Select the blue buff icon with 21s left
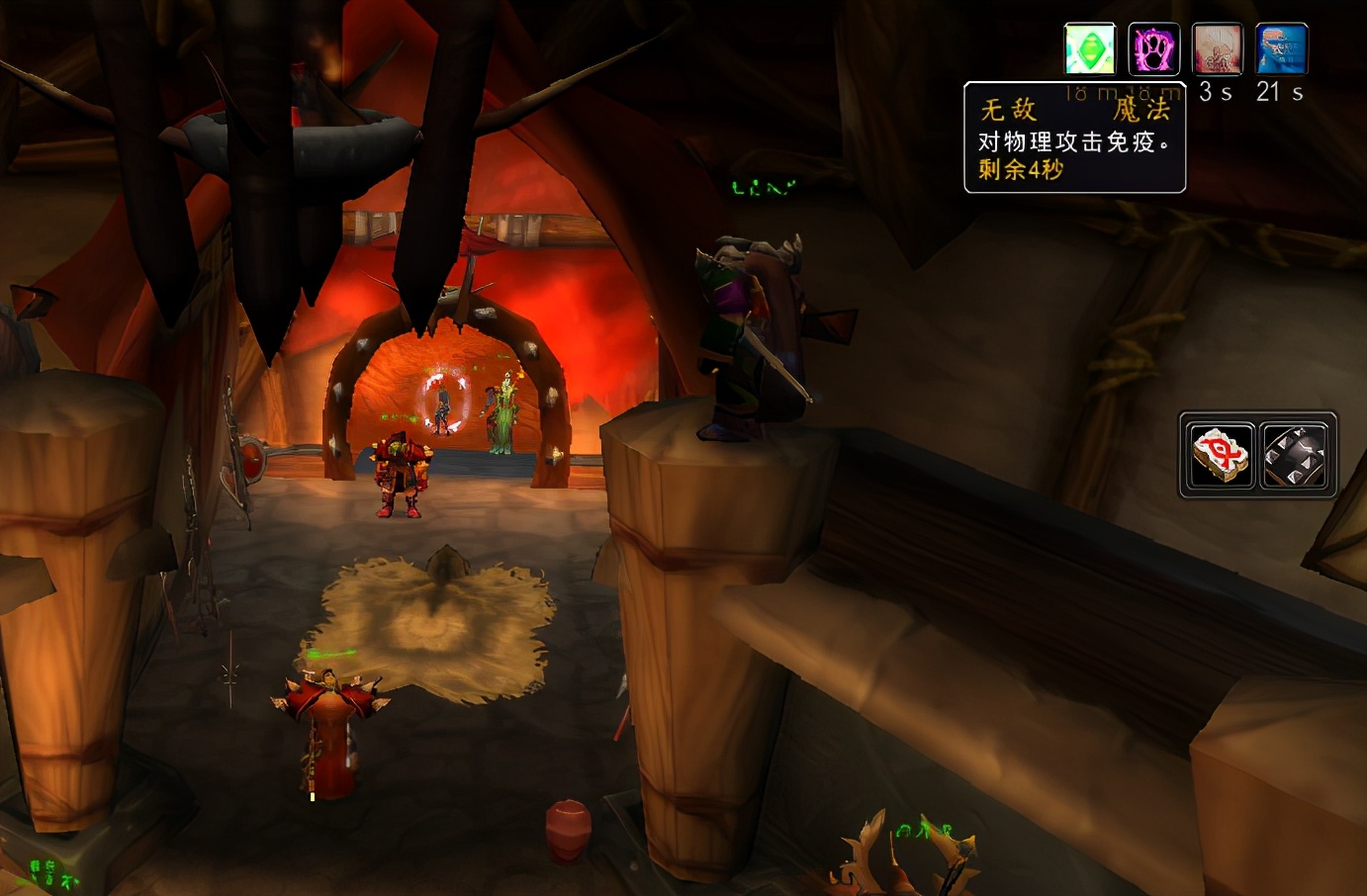The height and width of the screenshot is (896, 1367). (x=1281, y=49)
